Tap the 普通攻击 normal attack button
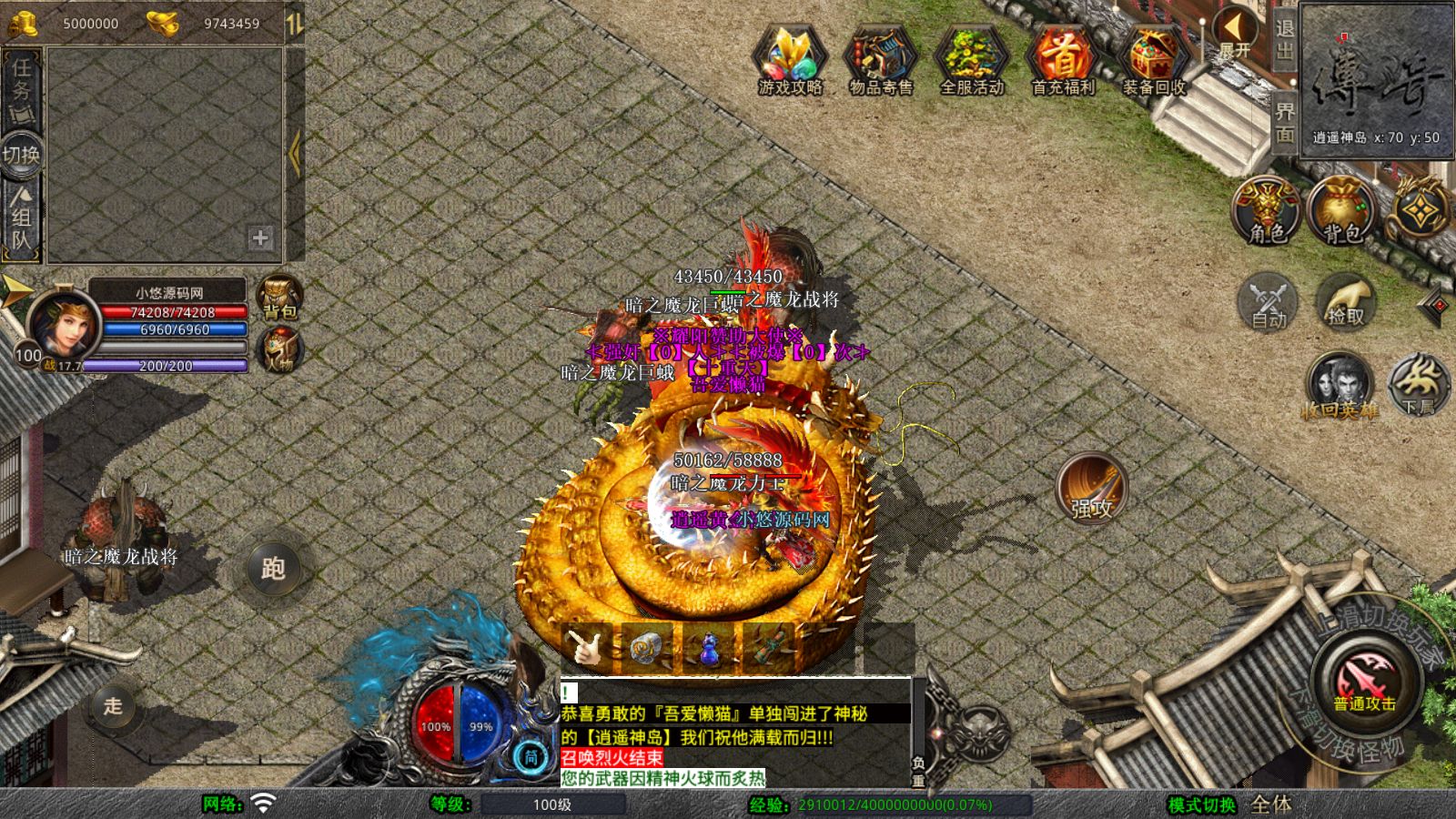Viewport: 1456px width, 819px height. [1365, 682]
